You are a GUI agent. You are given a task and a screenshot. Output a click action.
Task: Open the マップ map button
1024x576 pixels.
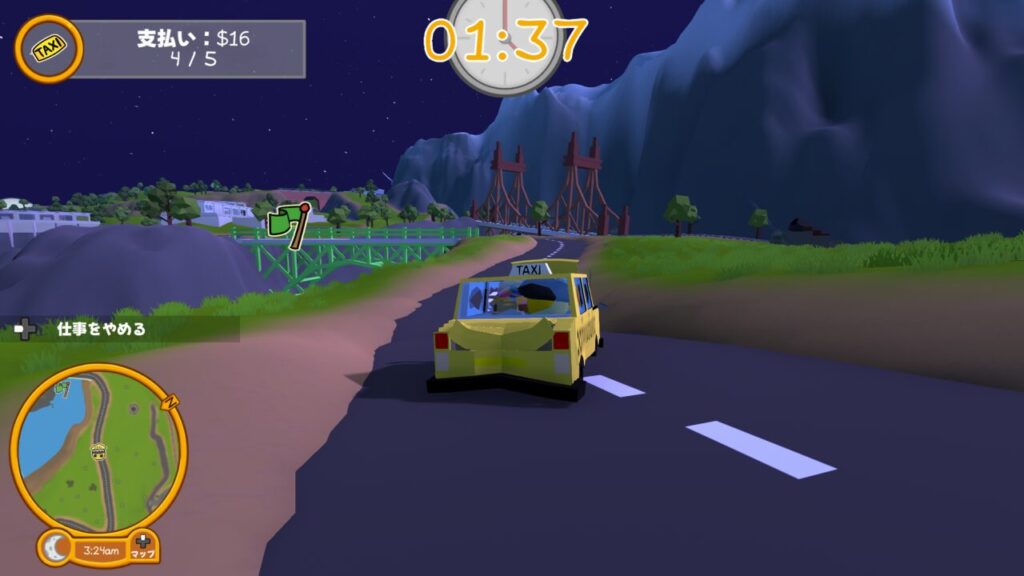[144, 546]
